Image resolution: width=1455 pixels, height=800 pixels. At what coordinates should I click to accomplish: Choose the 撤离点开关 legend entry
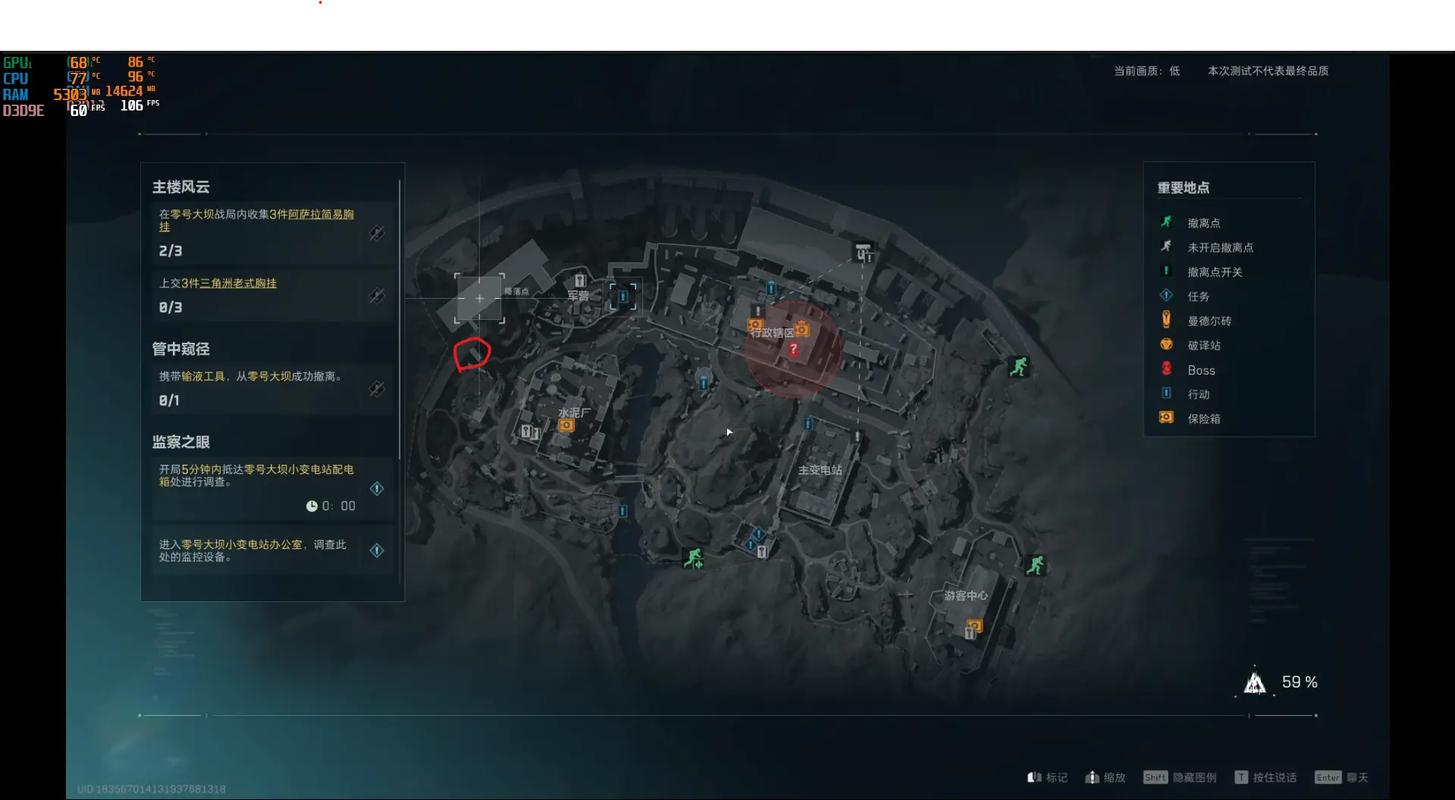1214,272
